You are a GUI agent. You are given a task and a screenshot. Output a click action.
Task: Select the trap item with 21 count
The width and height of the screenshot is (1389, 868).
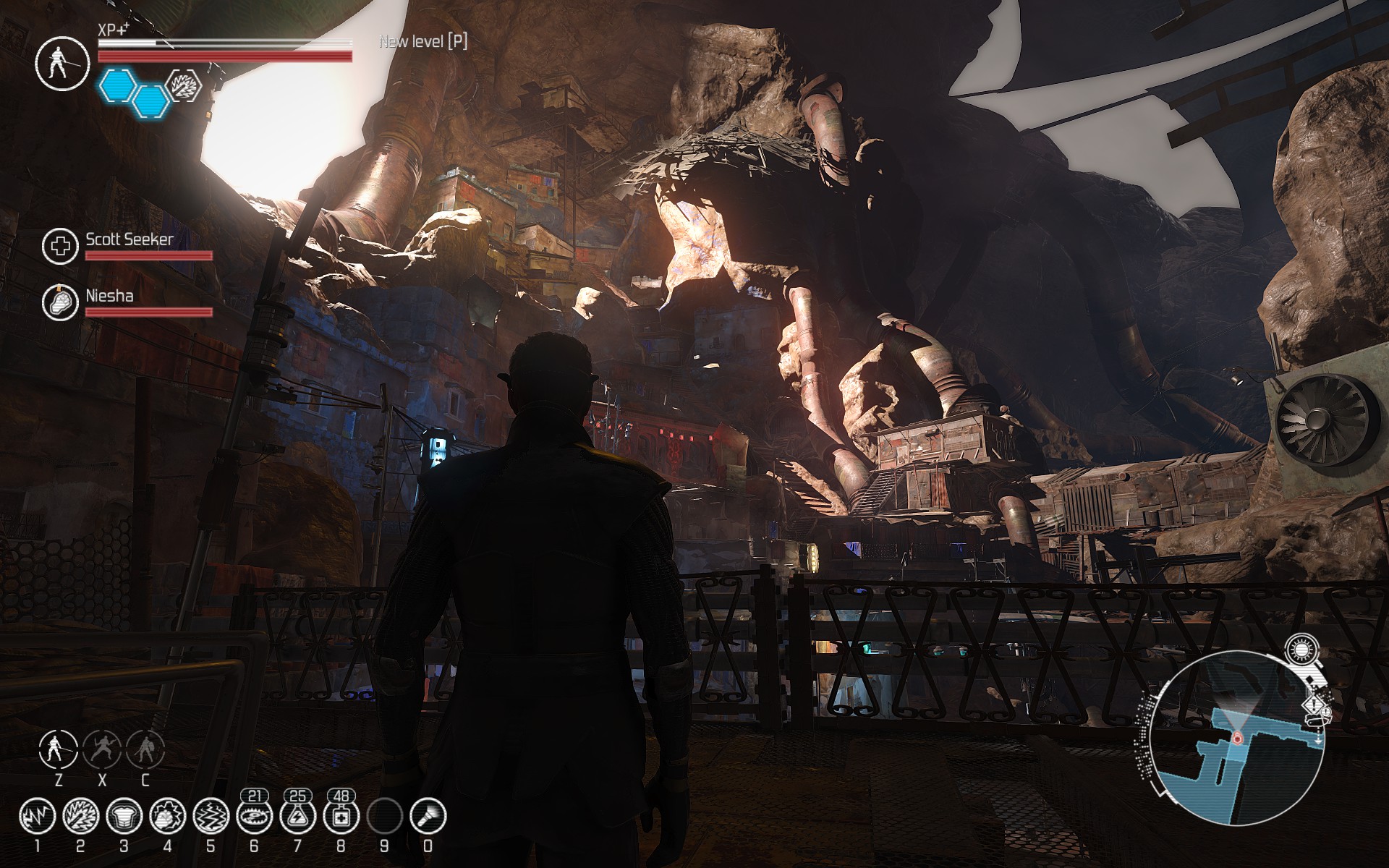click(x=254, y=817)
